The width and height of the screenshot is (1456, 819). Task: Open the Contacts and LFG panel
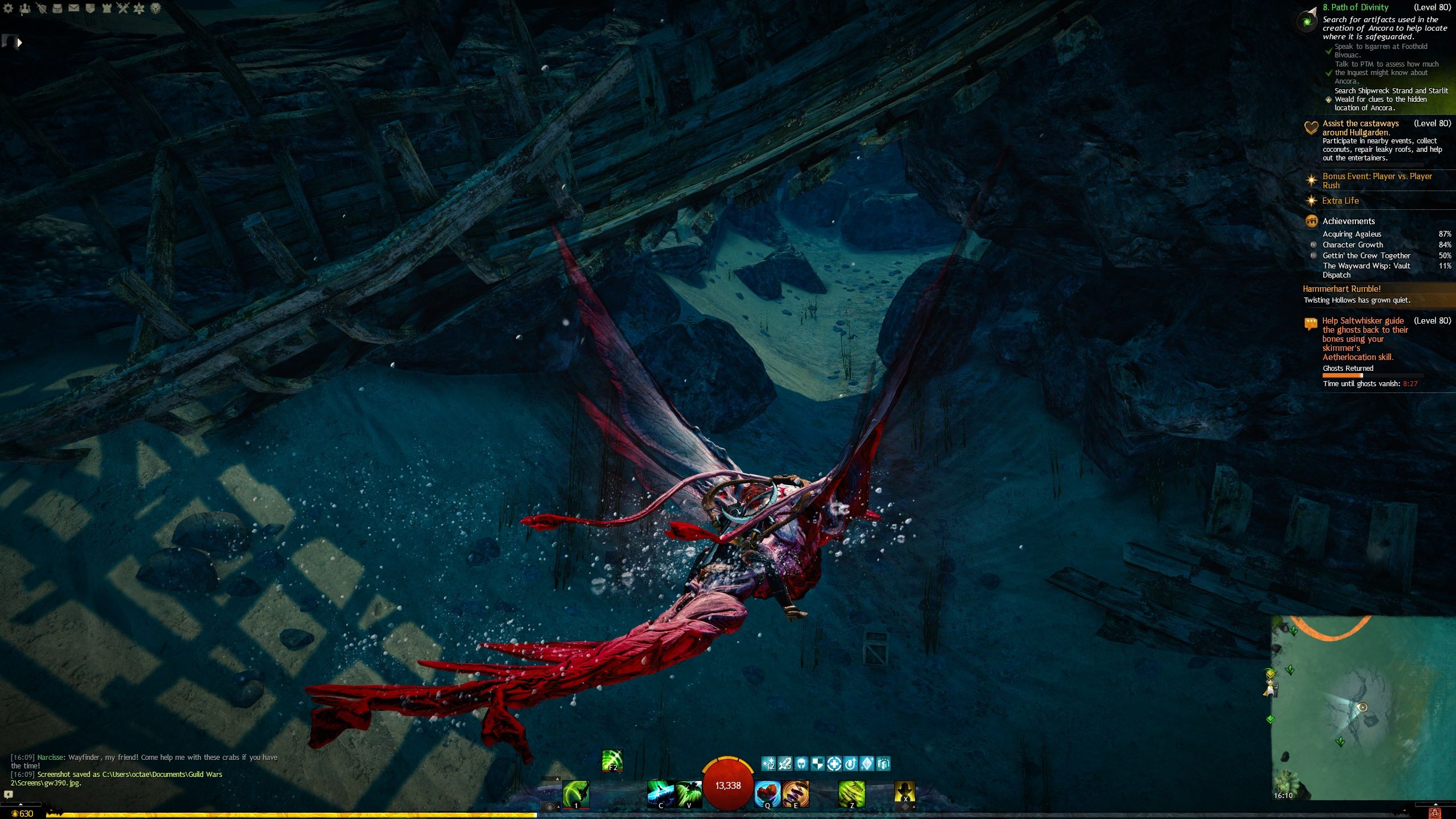24,9
